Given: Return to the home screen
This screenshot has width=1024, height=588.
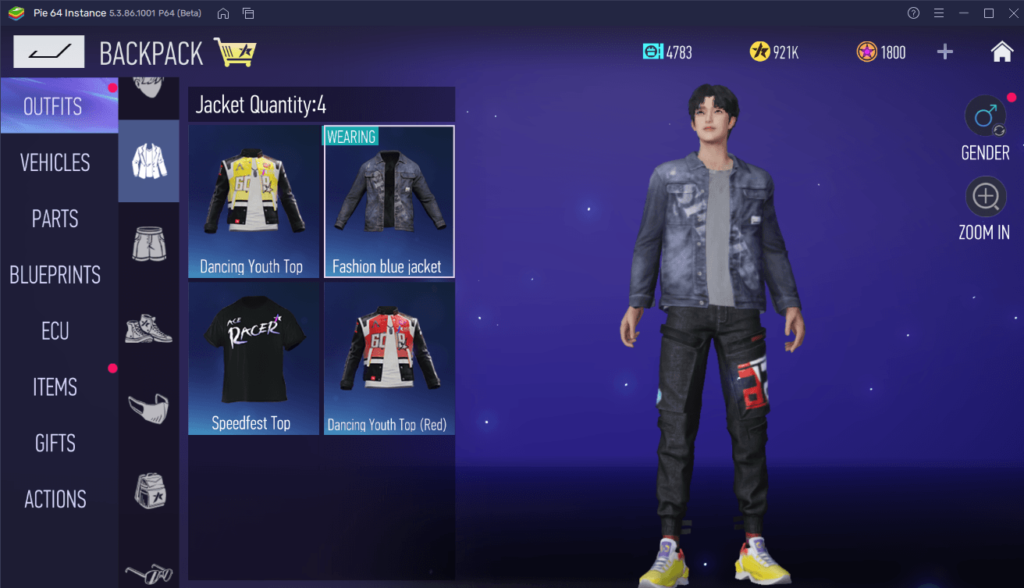Looking at the screenshot, I should [x=1001, y=52].
